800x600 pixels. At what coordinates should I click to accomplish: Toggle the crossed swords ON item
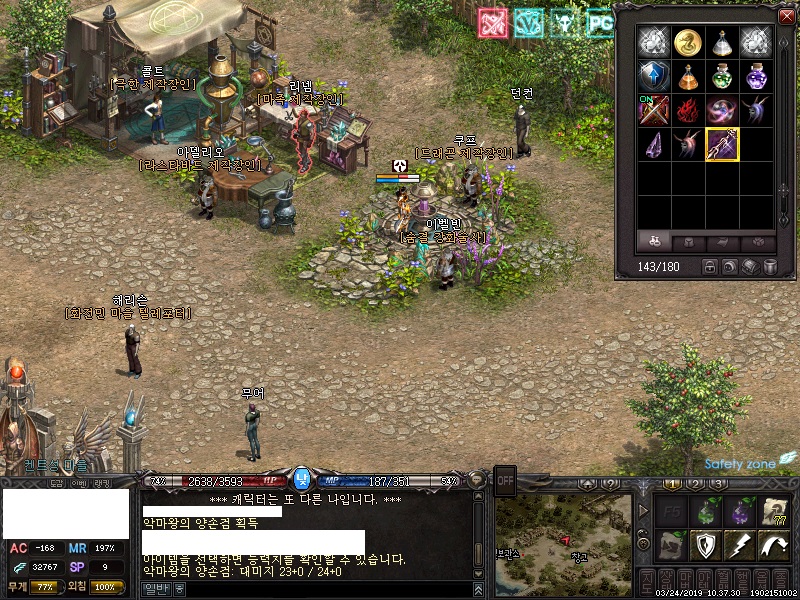653,110
